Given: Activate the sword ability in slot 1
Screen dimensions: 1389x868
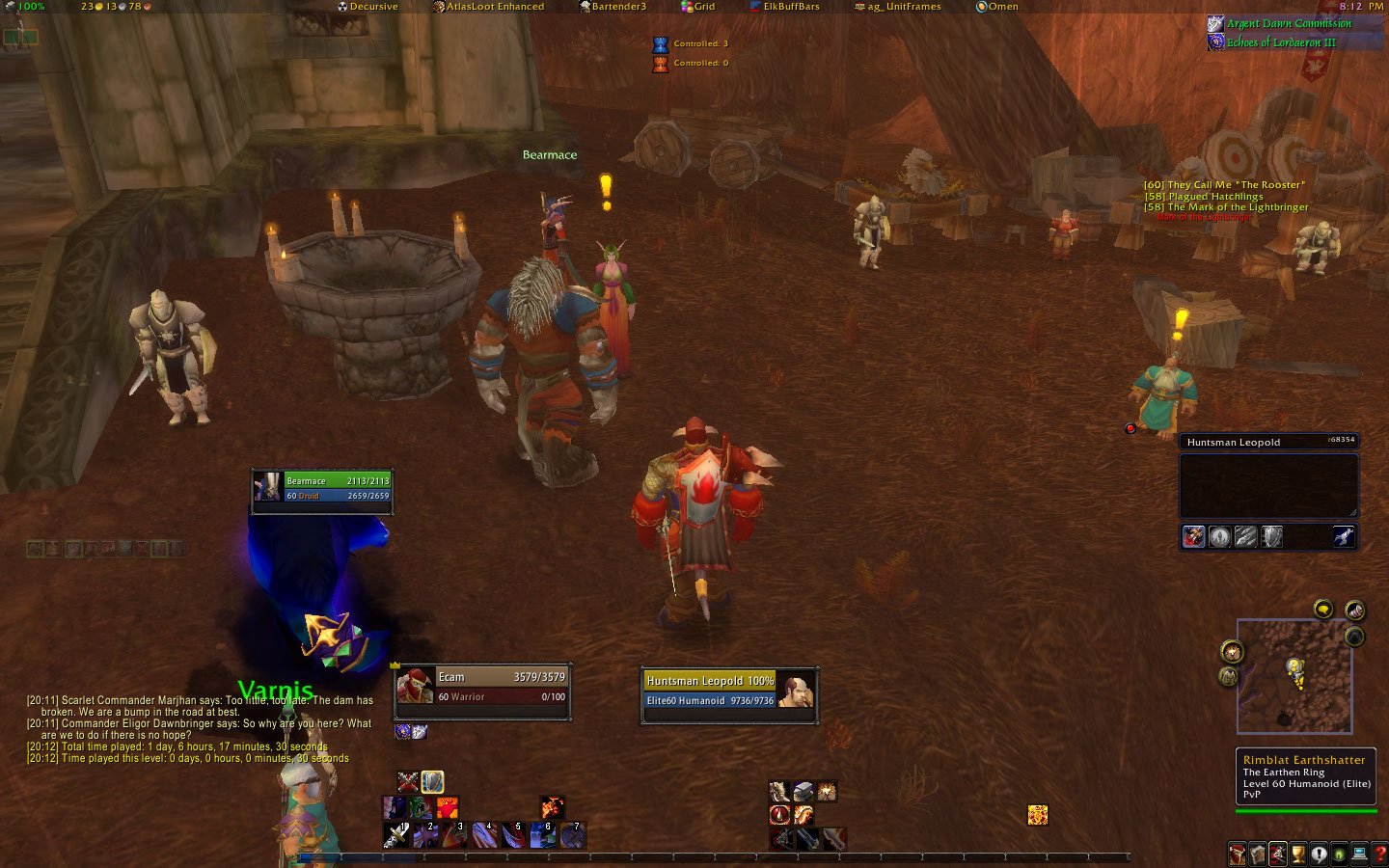Looking at the screenshot, I should coord(395,834).
